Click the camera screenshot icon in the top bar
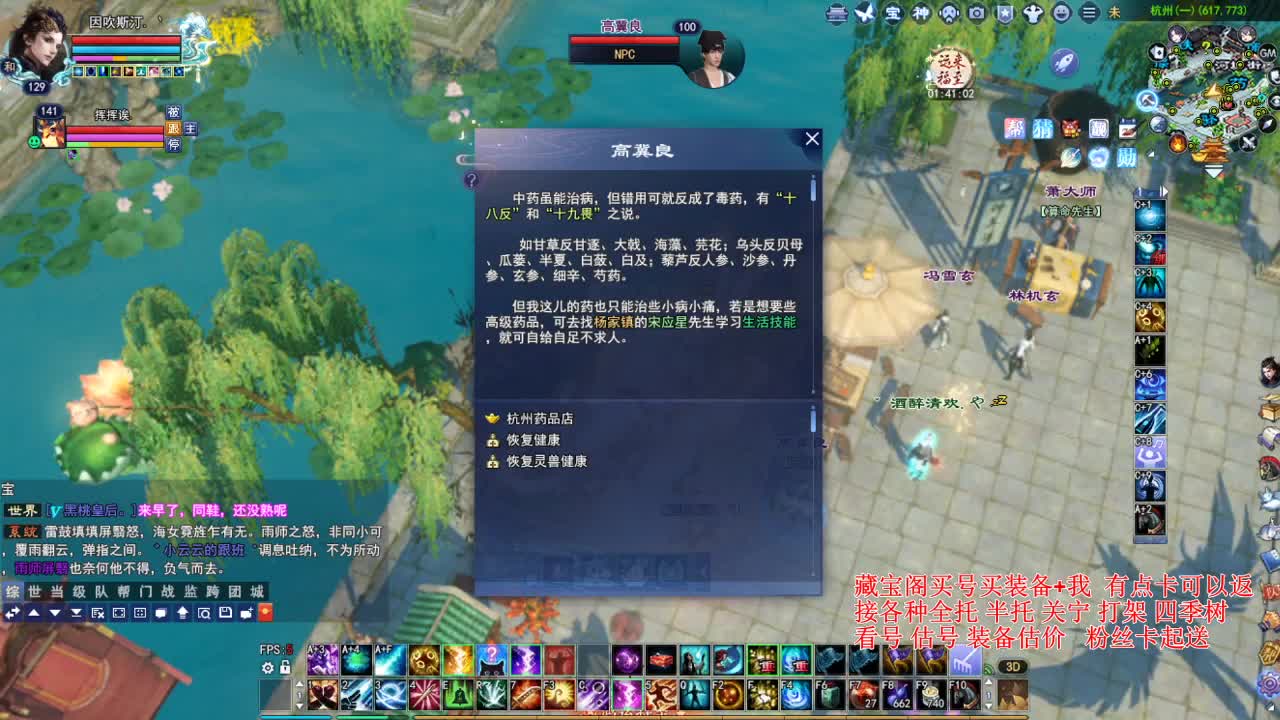Screen dimensions: 1280x720 coord(977,14)
